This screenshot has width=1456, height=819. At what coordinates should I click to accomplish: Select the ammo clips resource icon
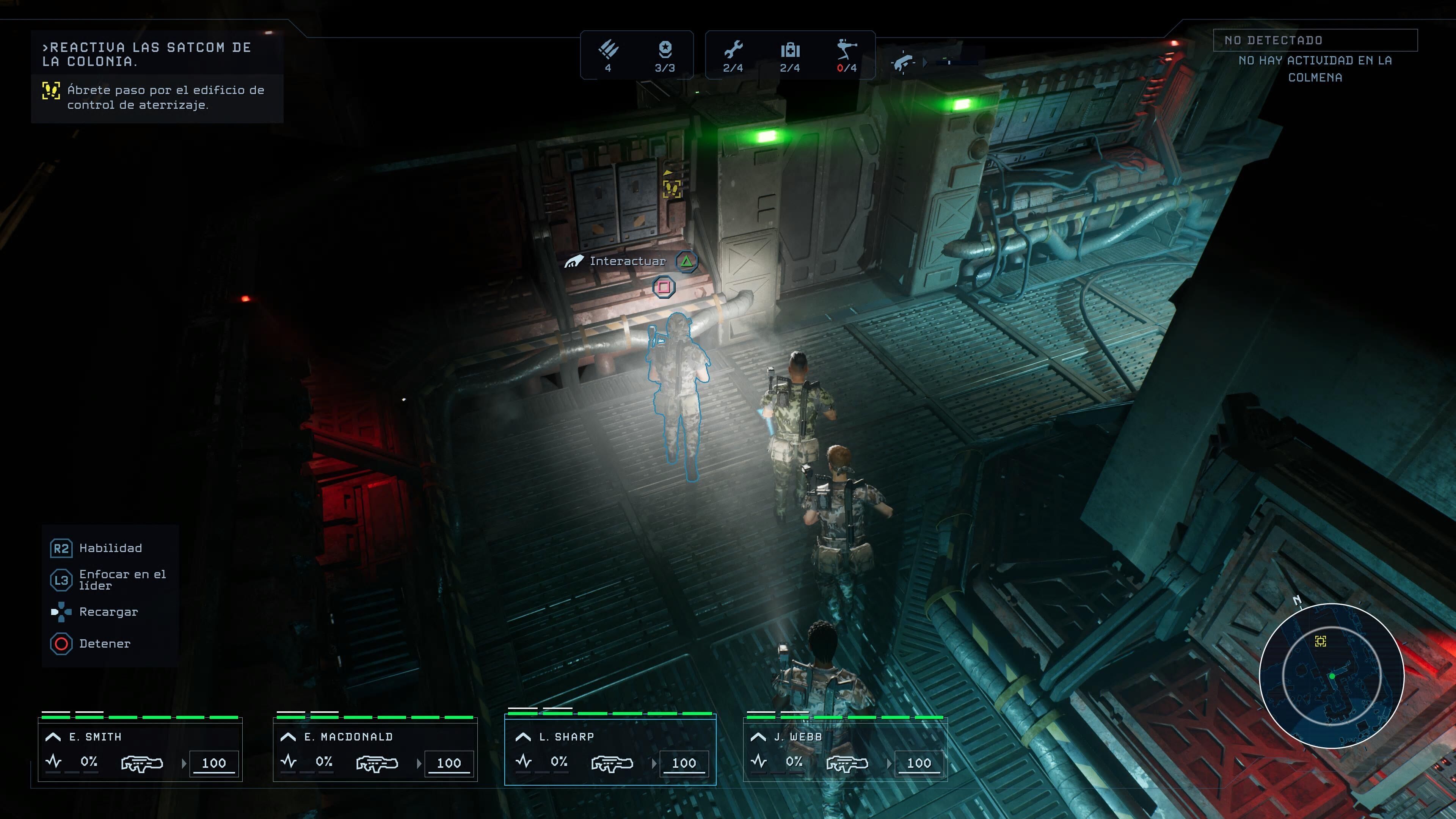point(608,50)
